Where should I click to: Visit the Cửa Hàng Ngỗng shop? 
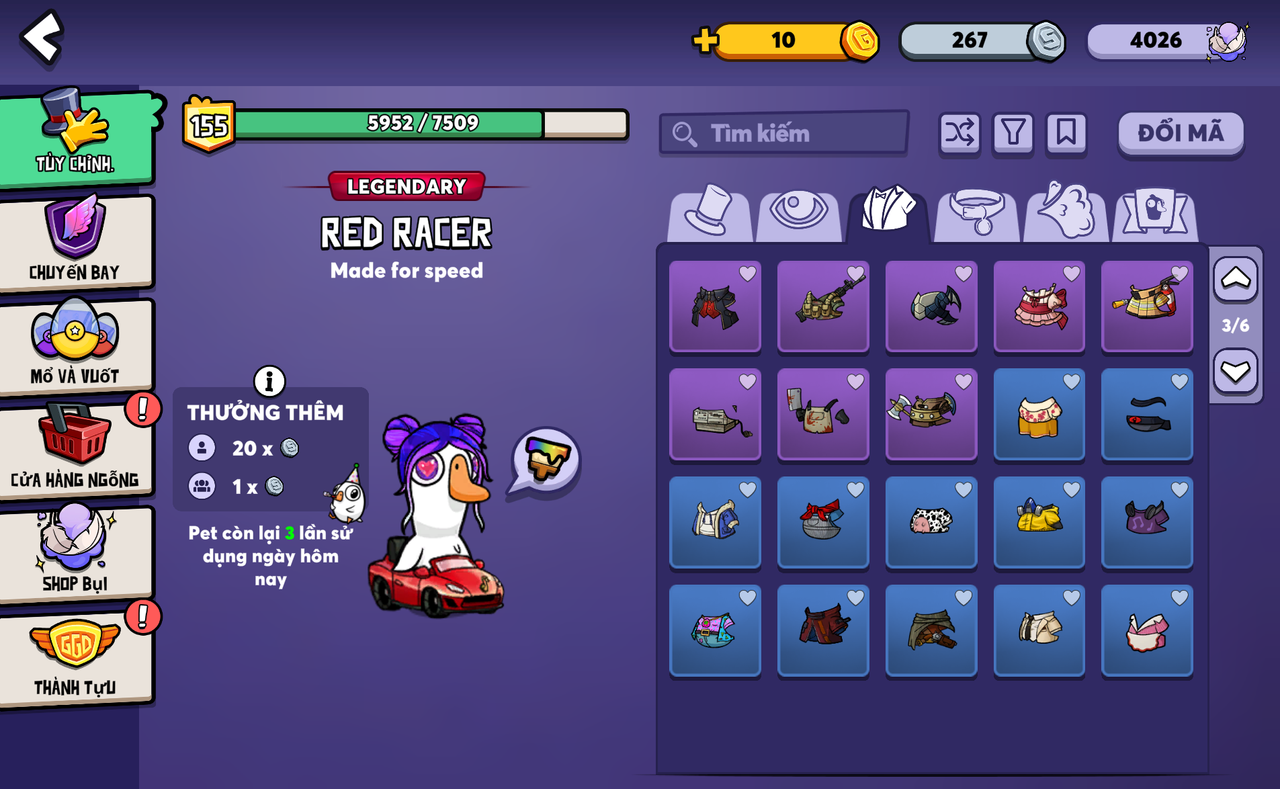tap(76, 449)
